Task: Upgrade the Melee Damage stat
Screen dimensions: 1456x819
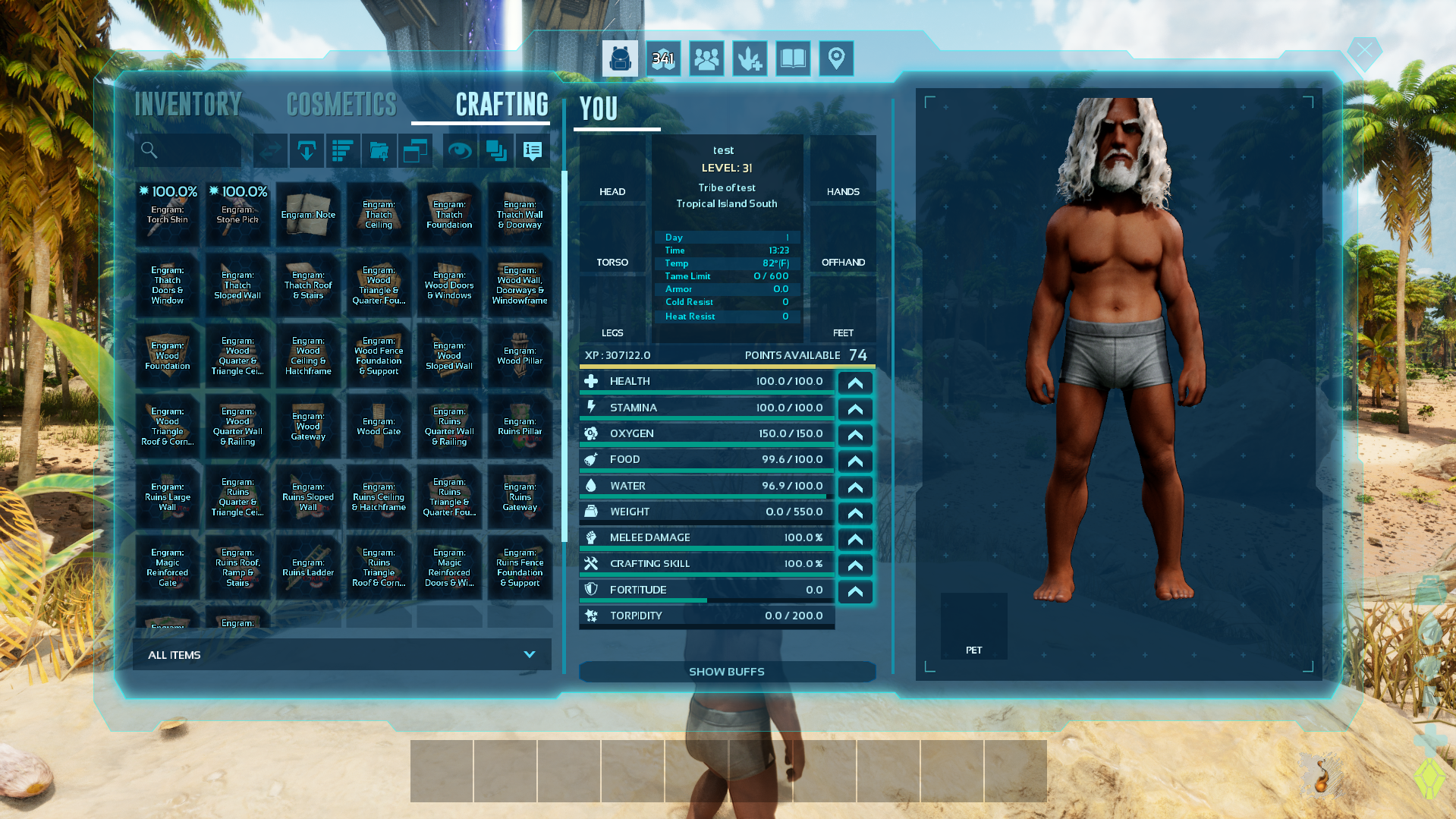Action: tap(855, 539)
